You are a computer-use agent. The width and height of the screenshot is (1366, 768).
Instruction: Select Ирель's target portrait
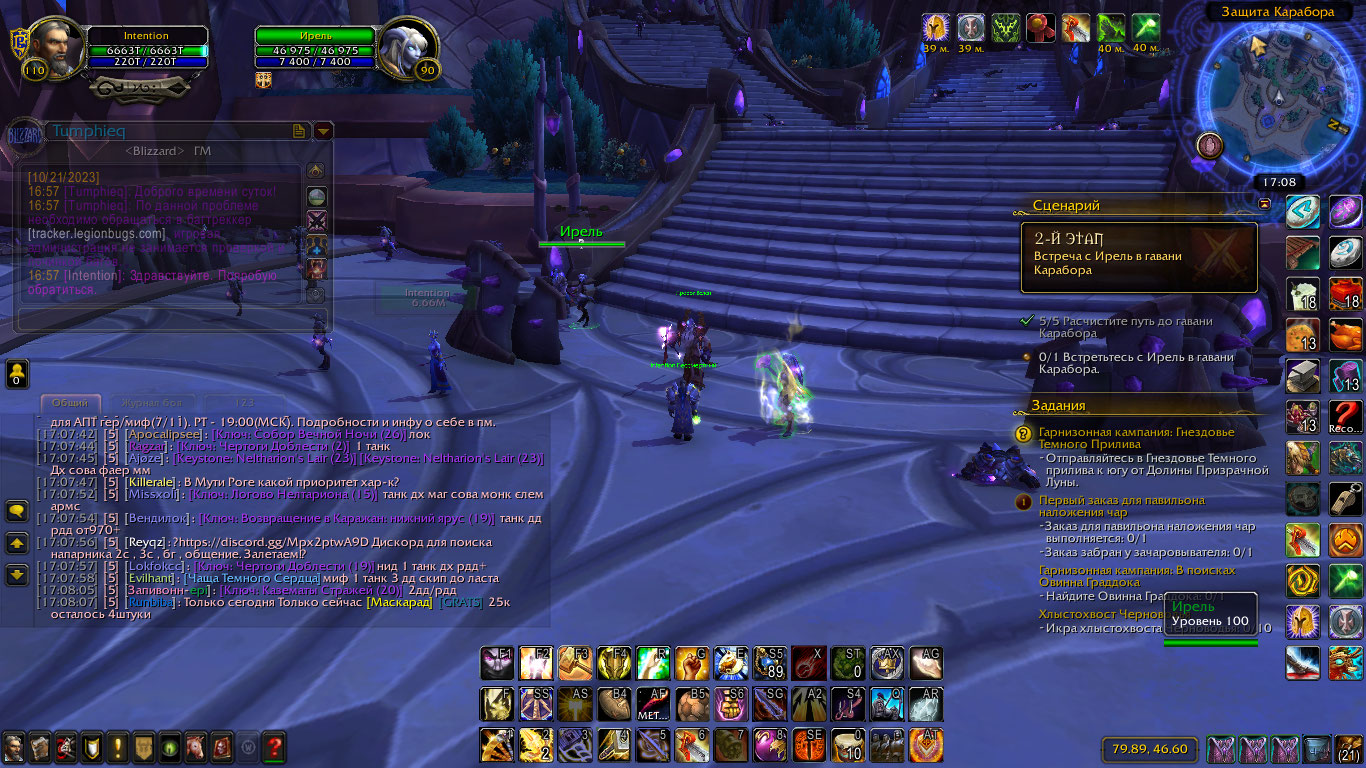tap(409, 47)
